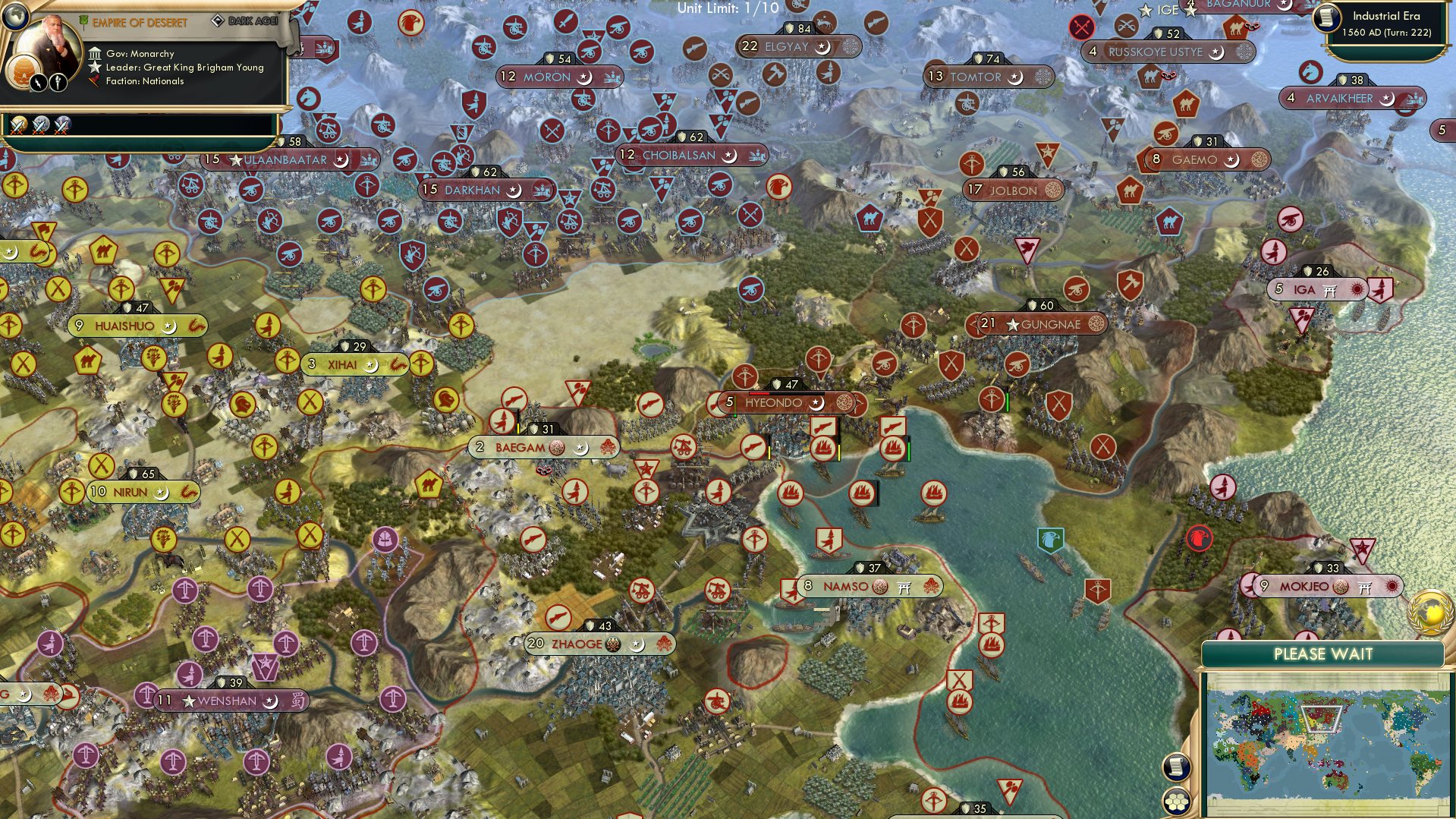Toggle the crescent moon icon on Hyeondo's banner
Screen dimensions: 1456x819
coord(815,405)
